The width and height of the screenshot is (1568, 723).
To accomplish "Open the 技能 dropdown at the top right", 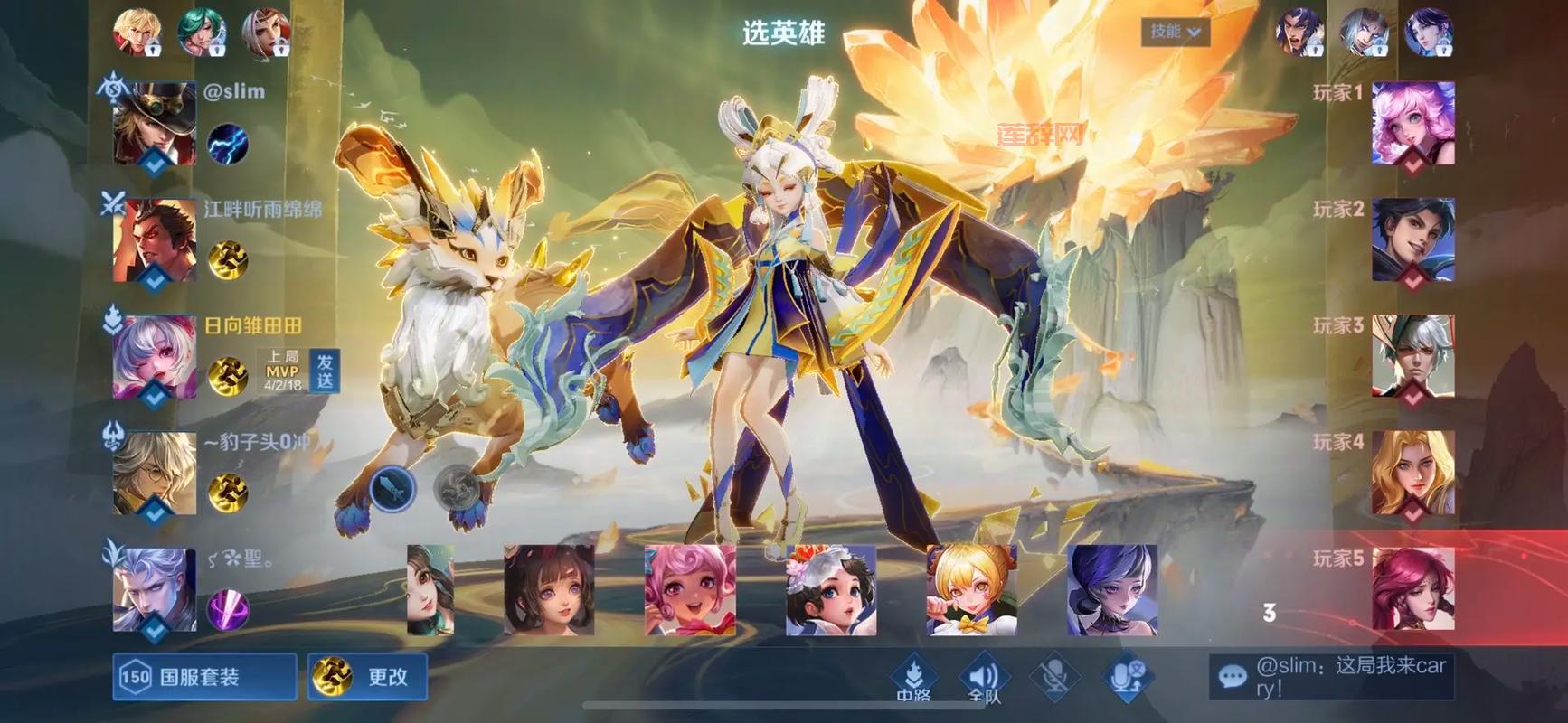I will pyautogui.click(x=1176, y=31).
